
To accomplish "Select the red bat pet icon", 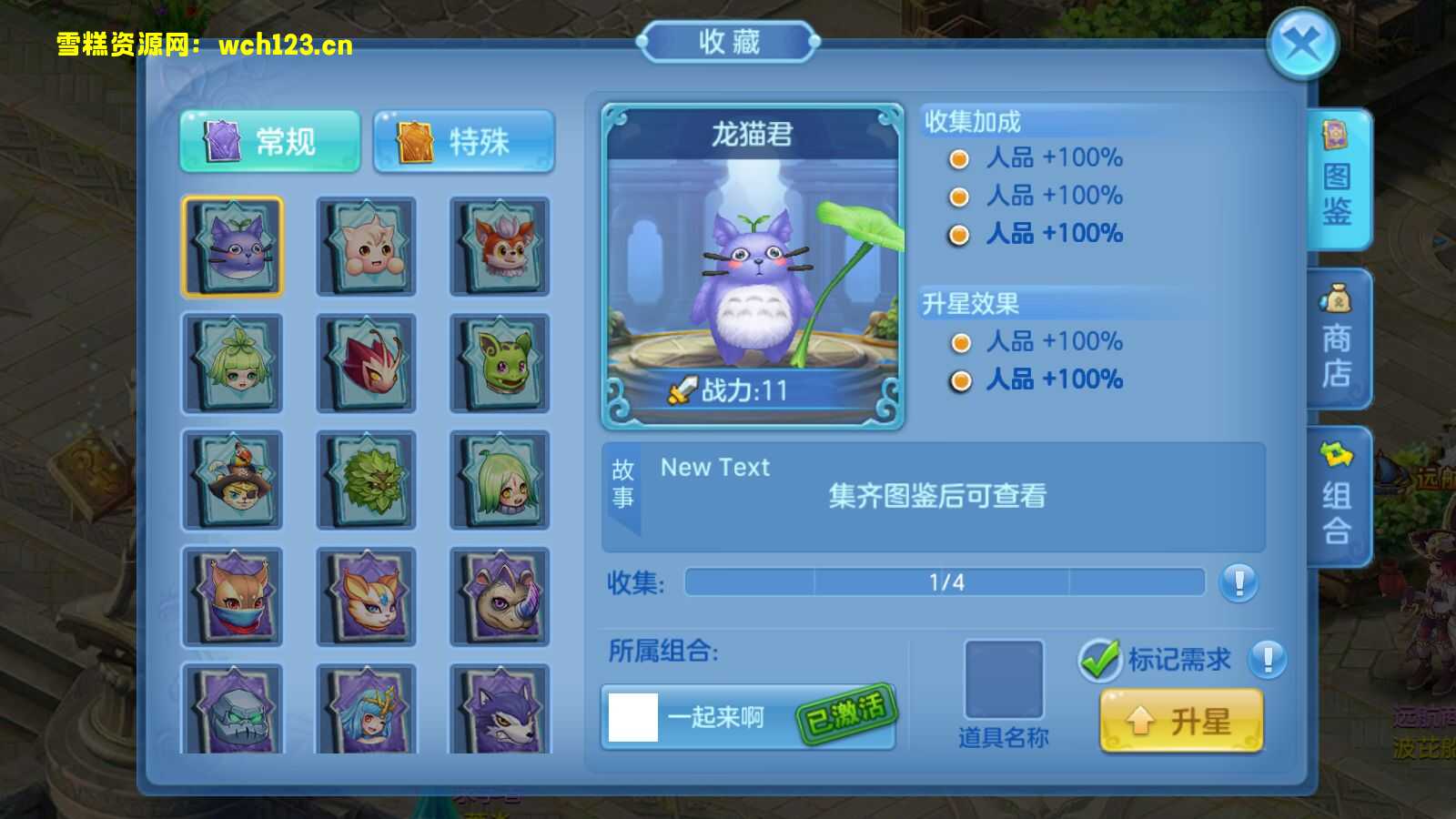I will coord(366,363).
